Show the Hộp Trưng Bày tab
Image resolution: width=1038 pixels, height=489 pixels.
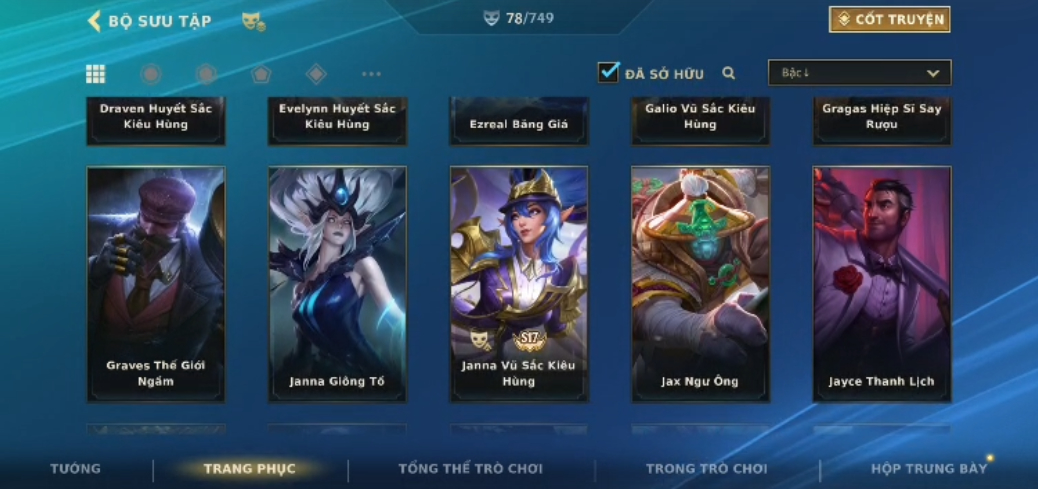click(x=928, y=469)
